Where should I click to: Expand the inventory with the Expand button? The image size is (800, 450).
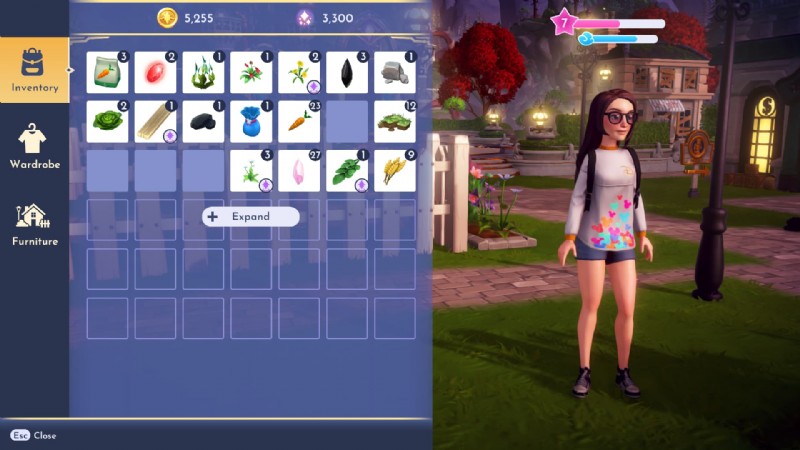(250, 216)
